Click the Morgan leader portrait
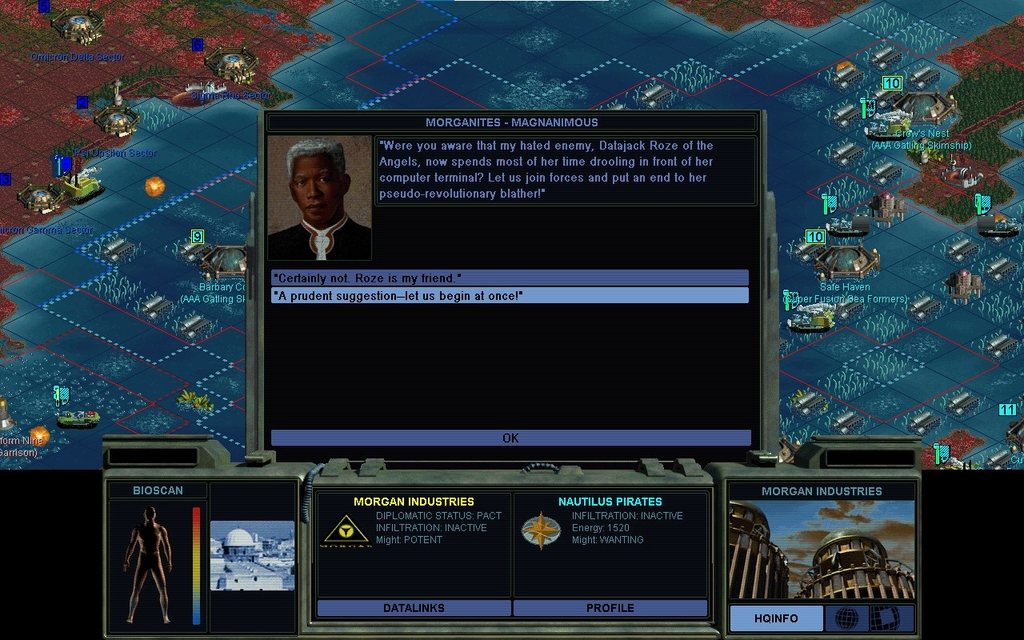The image size is (1024, 640). 319,198
